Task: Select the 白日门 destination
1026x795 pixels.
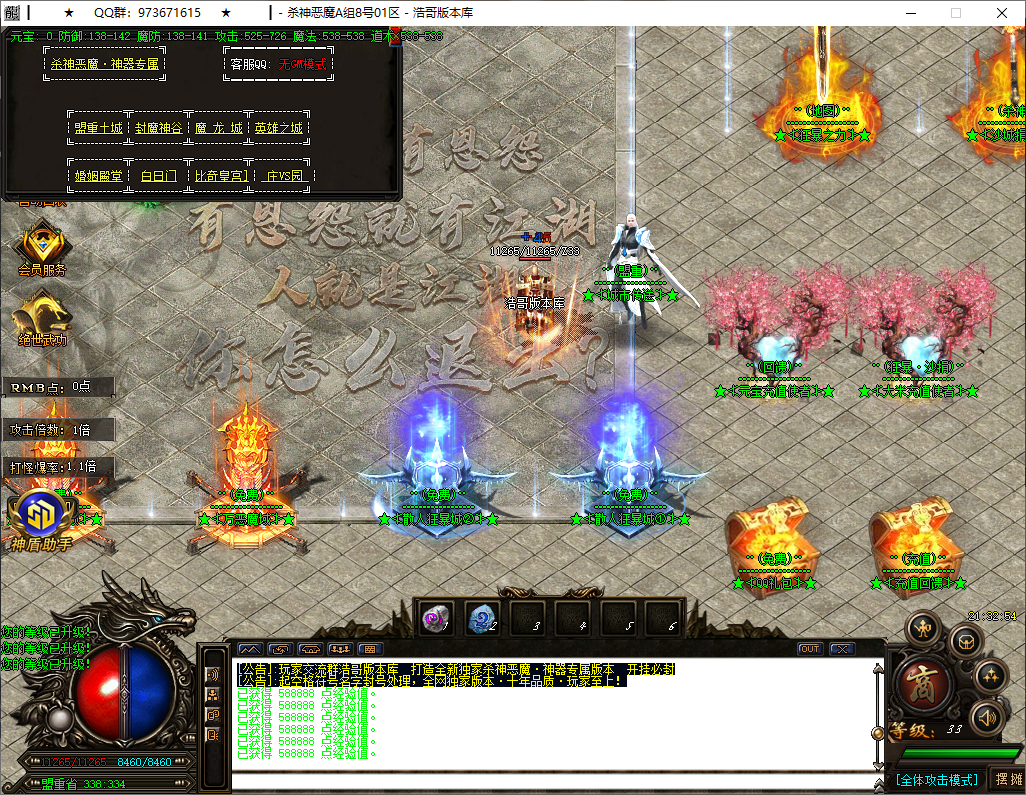Action: pyautogui.click(x=158, y=176)
